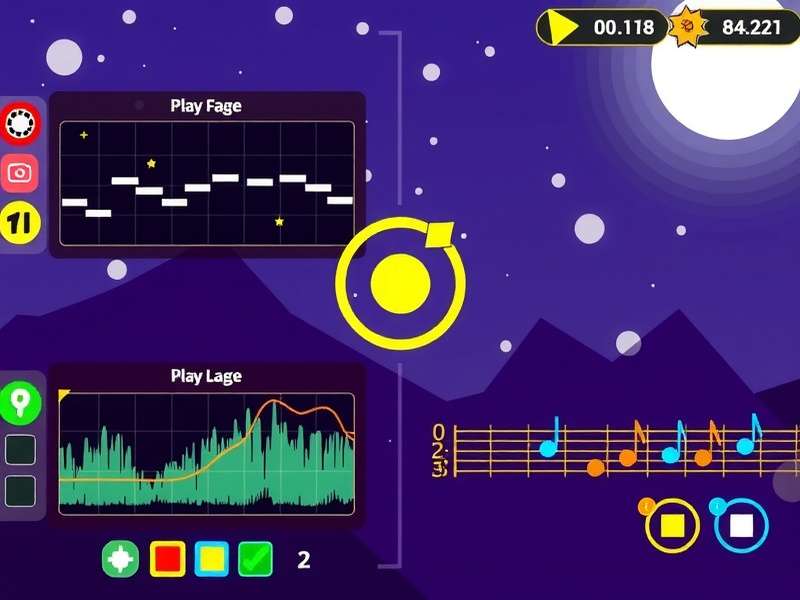Choose the red square color button
Viewport: 800px width, 600px height.
click(x=167, y=559)
